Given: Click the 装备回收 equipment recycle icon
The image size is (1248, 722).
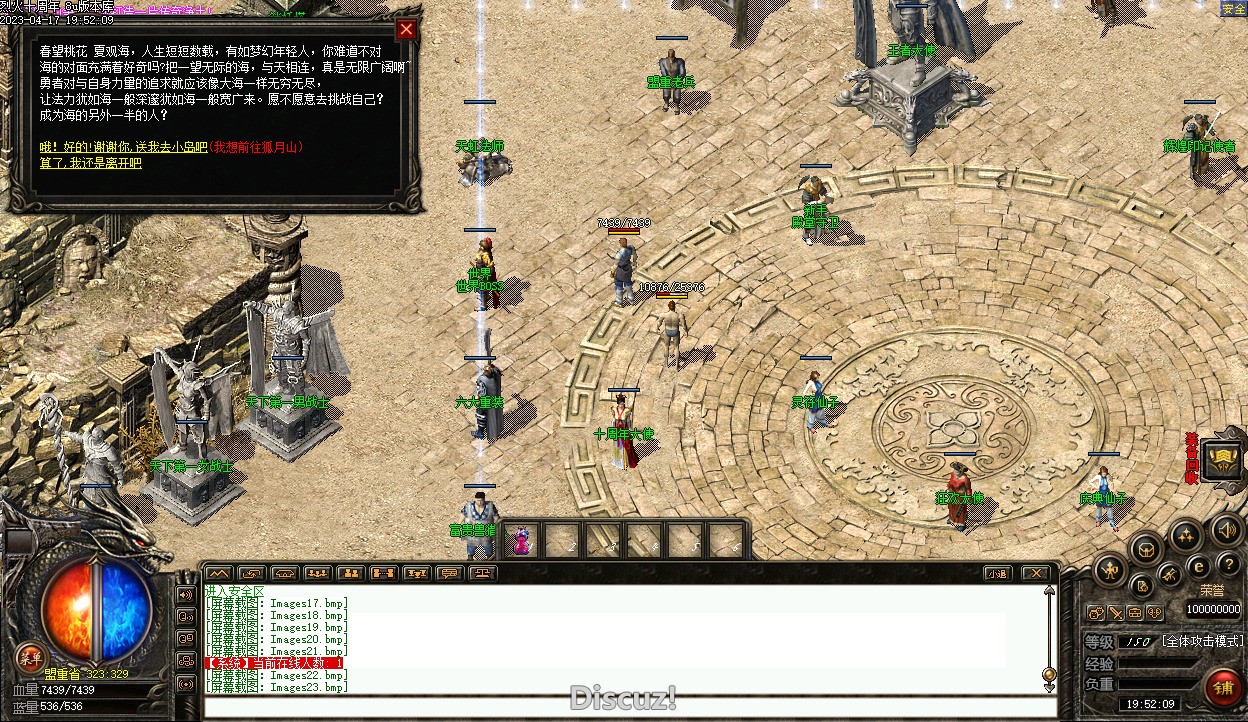Looking at the screenshot, I should click(x=1222, y=459).
